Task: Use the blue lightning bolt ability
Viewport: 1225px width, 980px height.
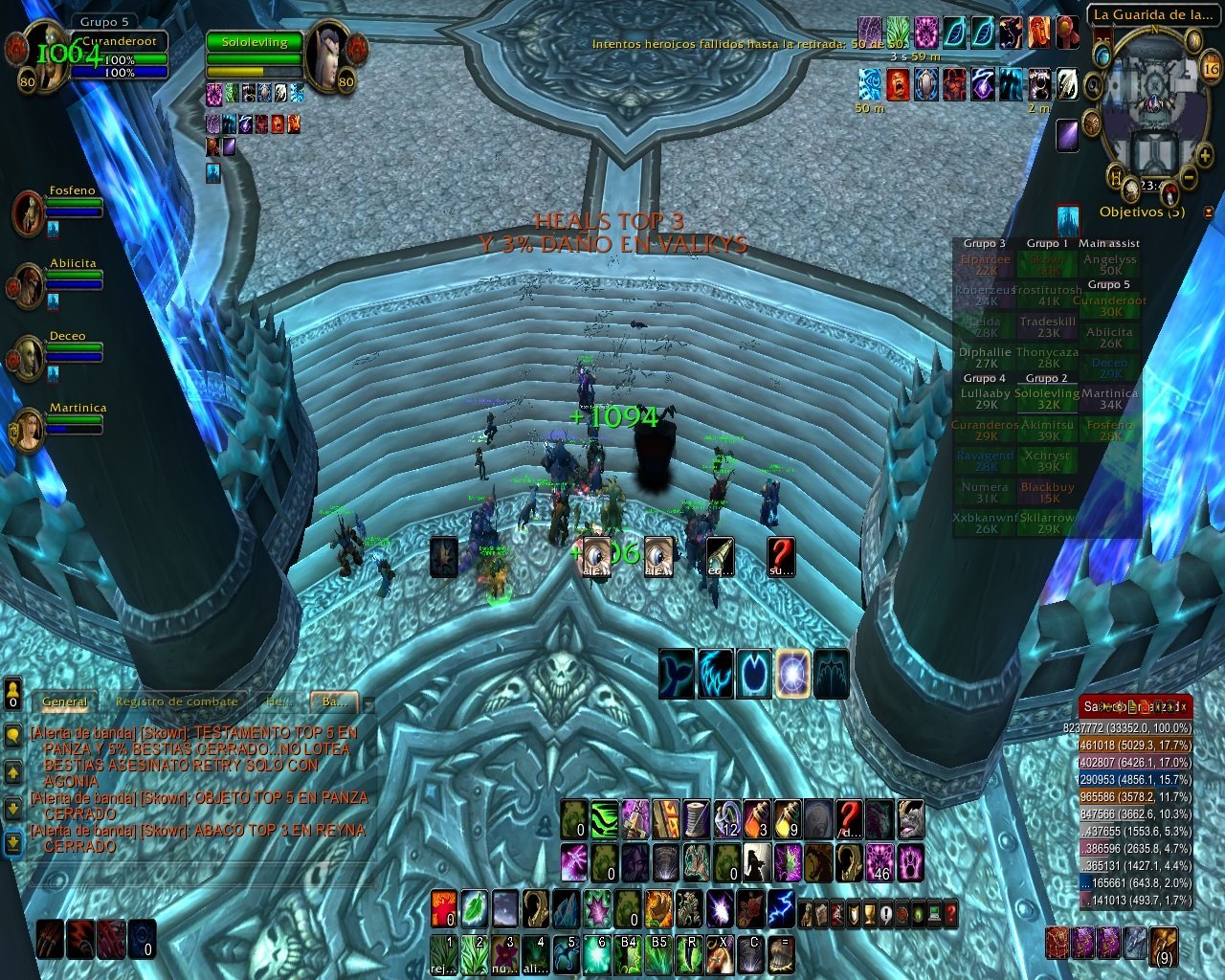Action: (x=780, y=907)
